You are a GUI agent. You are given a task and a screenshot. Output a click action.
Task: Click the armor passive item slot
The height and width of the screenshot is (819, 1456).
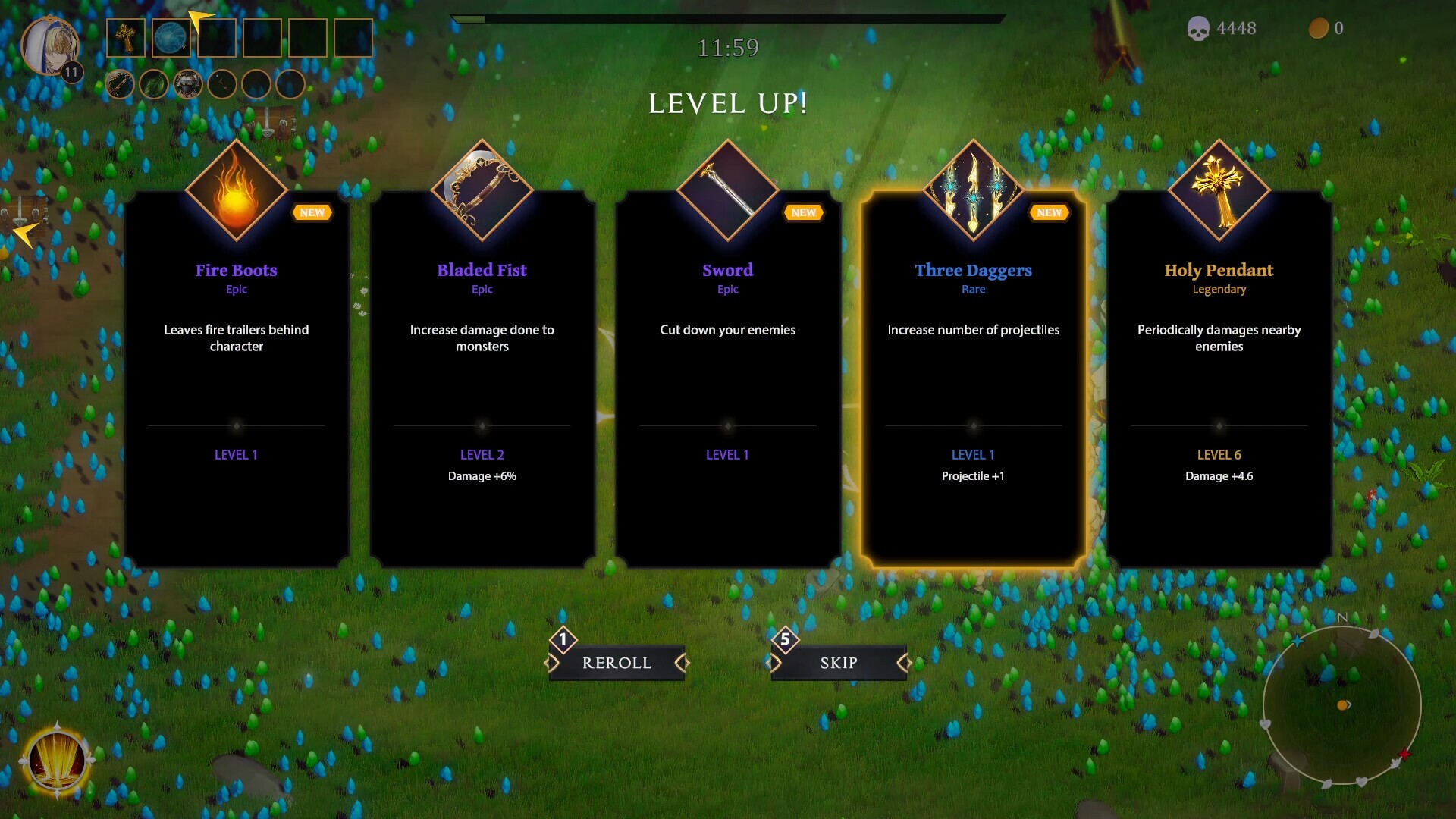tap(187, 83)
